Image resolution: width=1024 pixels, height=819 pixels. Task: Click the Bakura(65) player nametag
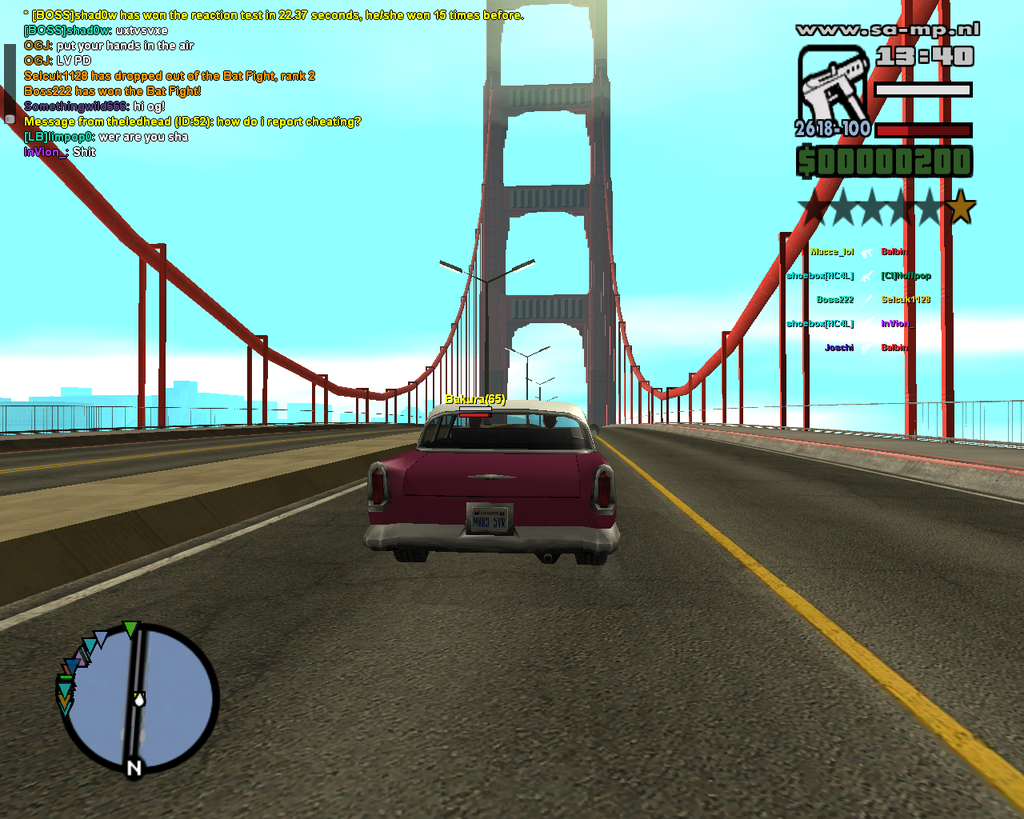tap(475, 399)
